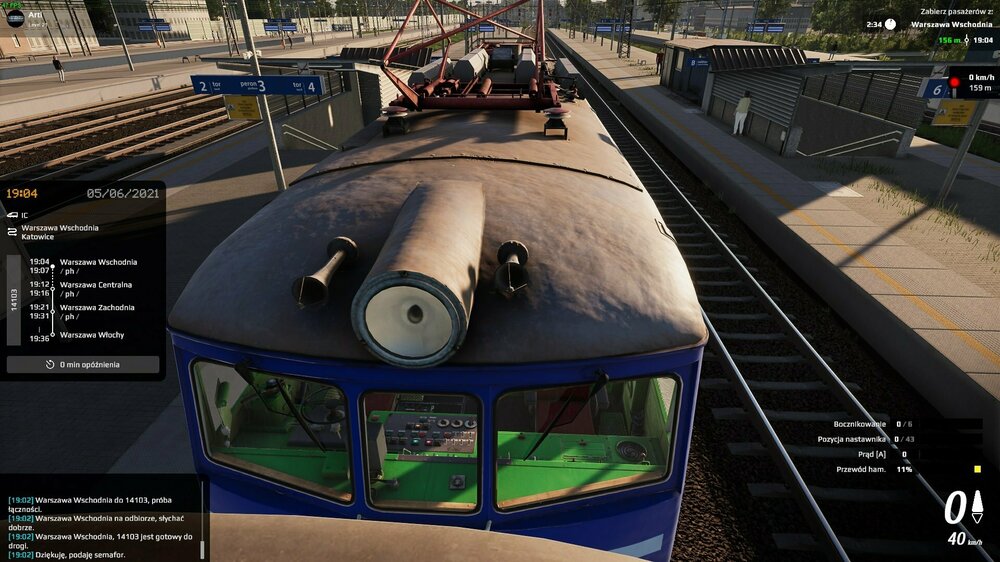Click the vertical 14103 train number tag
Viewport: 1000px width, 562px height.
click(x=14, y=299)
